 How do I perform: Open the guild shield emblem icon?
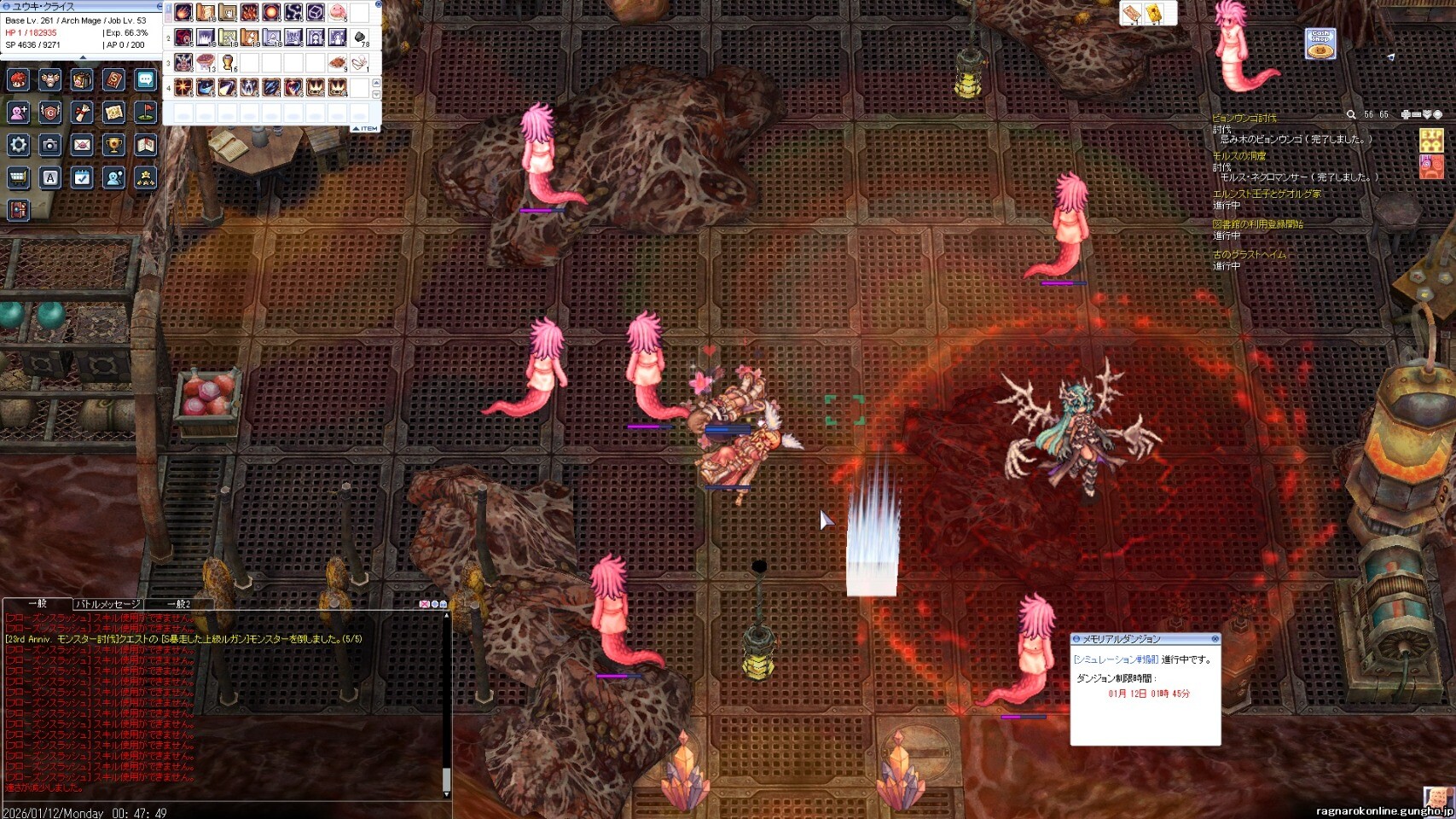[x=50, y=113]
